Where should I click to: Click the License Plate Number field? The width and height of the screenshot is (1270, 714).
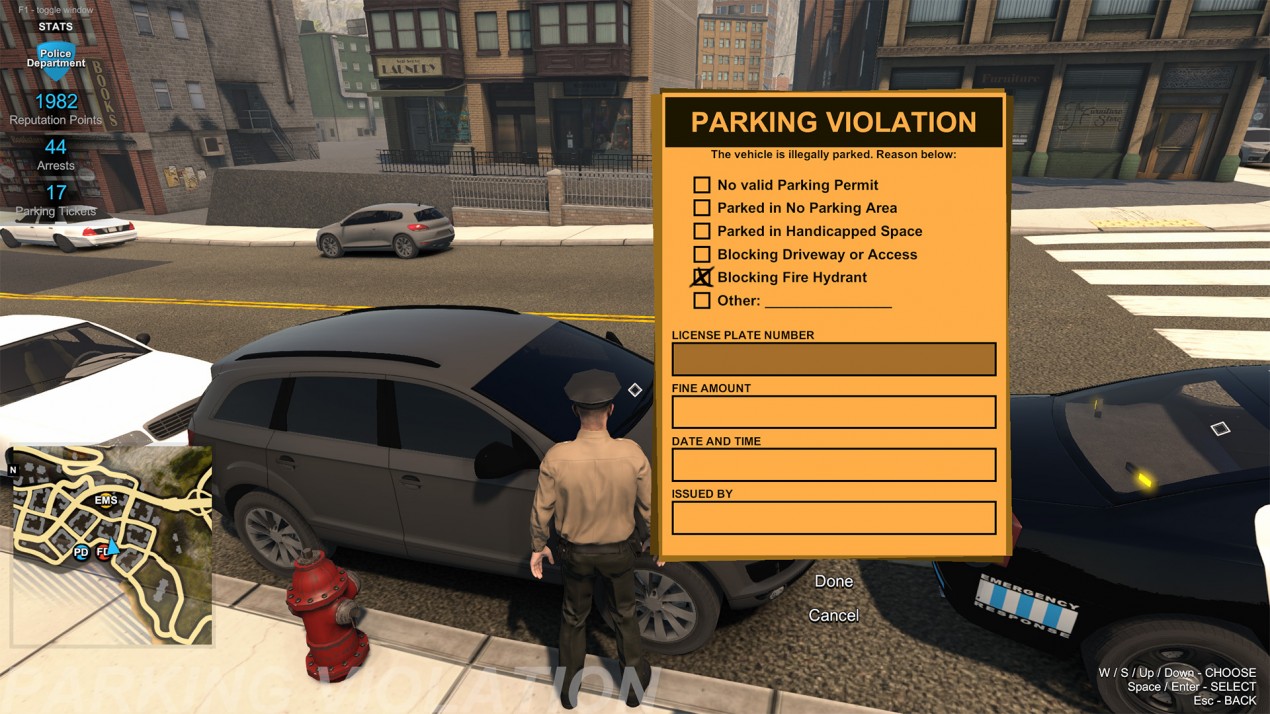pyautogui.click(x=833, y=359)
